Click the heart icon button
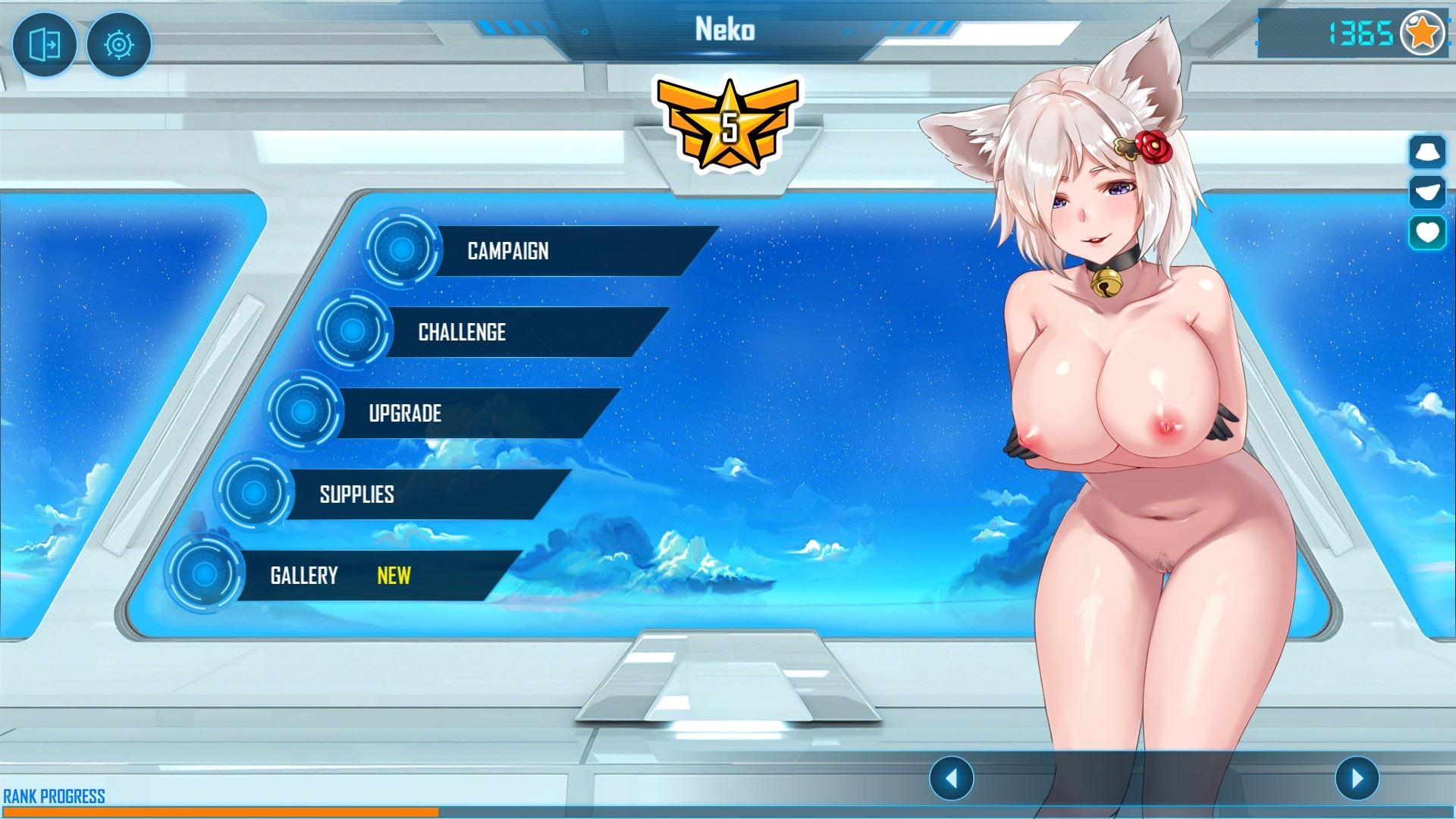Image resolution: width=1456 pixels, height=819 pixels. coord(1427,232)
